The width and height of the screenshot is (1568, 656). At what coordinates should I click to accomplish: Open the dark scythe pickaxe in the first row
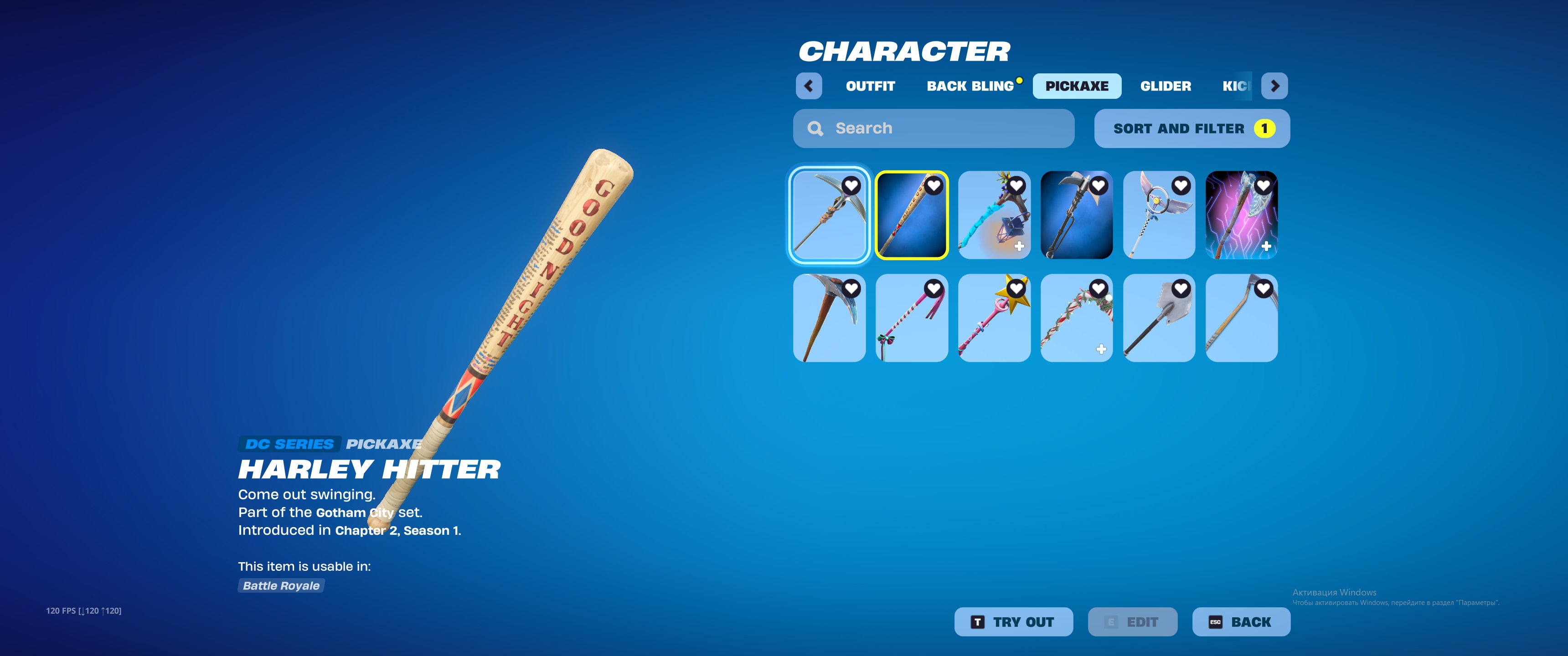(x=1077, y=215)
